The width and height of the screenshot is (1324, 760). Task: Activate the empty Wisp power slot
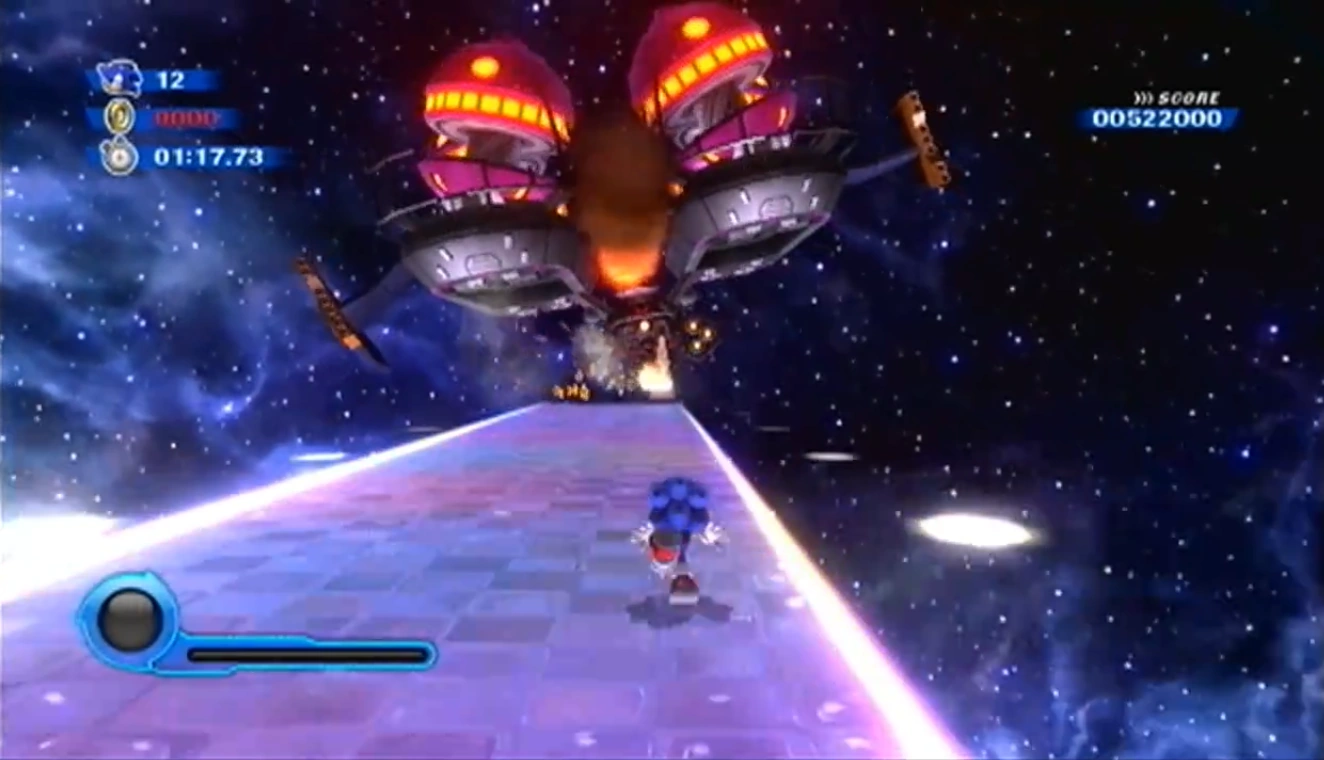pyautogui.click(x=130, y=620)
